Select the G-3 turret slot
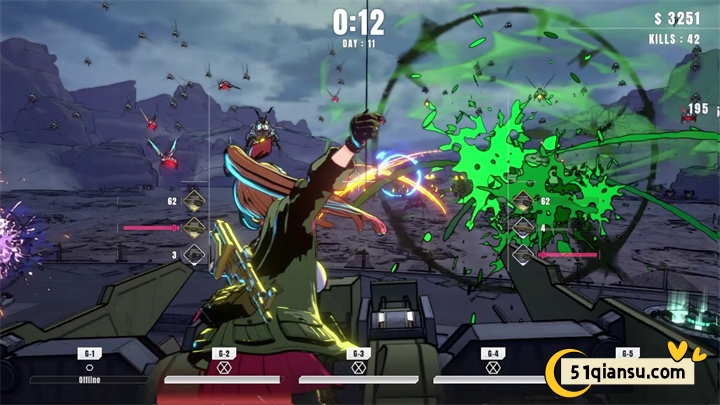This screenshot has height=405, width=720. 357,367
